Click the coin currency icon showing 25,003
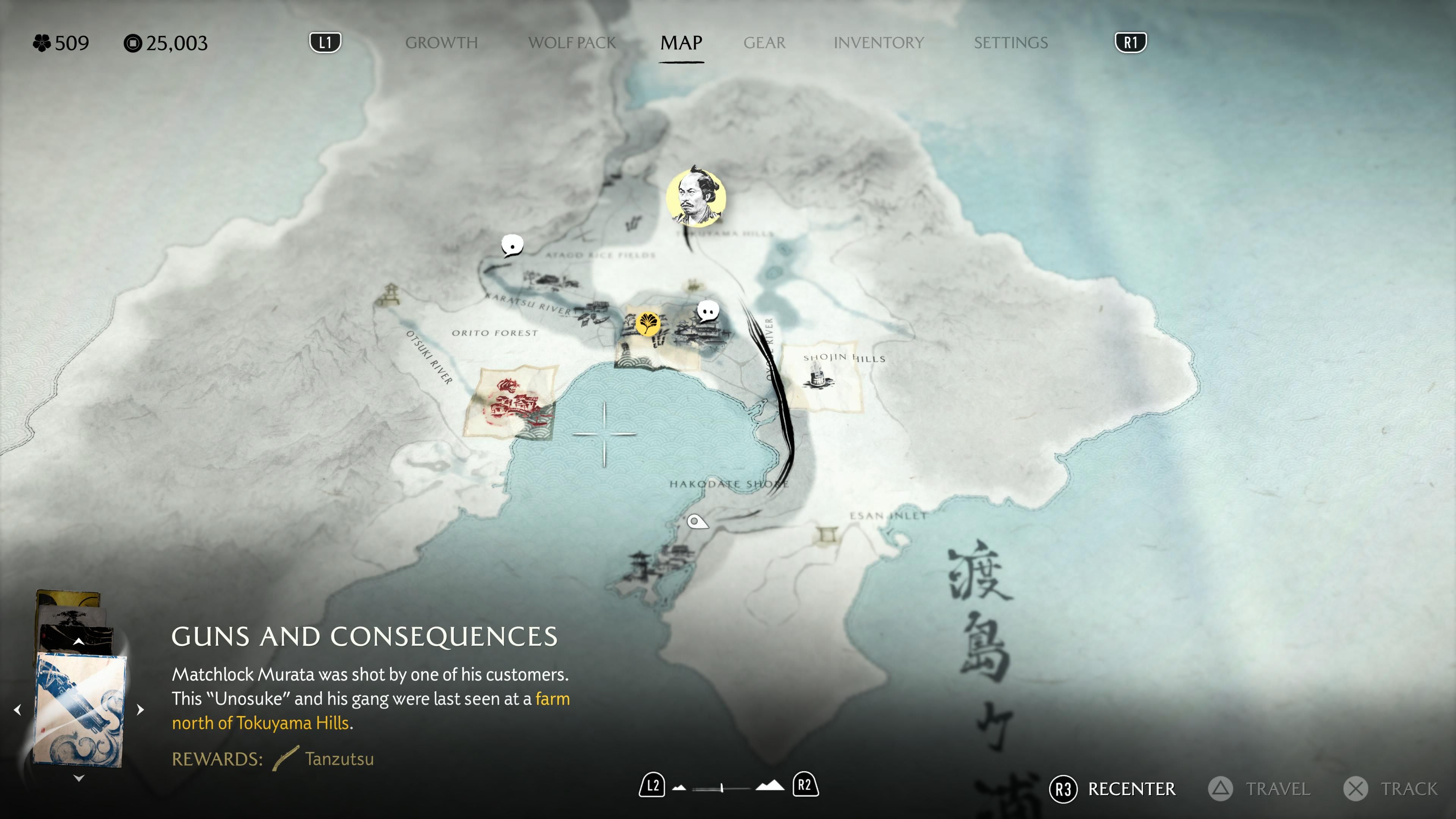Image resolution: width=1456 pixels, height=819 pixels. 134,42
